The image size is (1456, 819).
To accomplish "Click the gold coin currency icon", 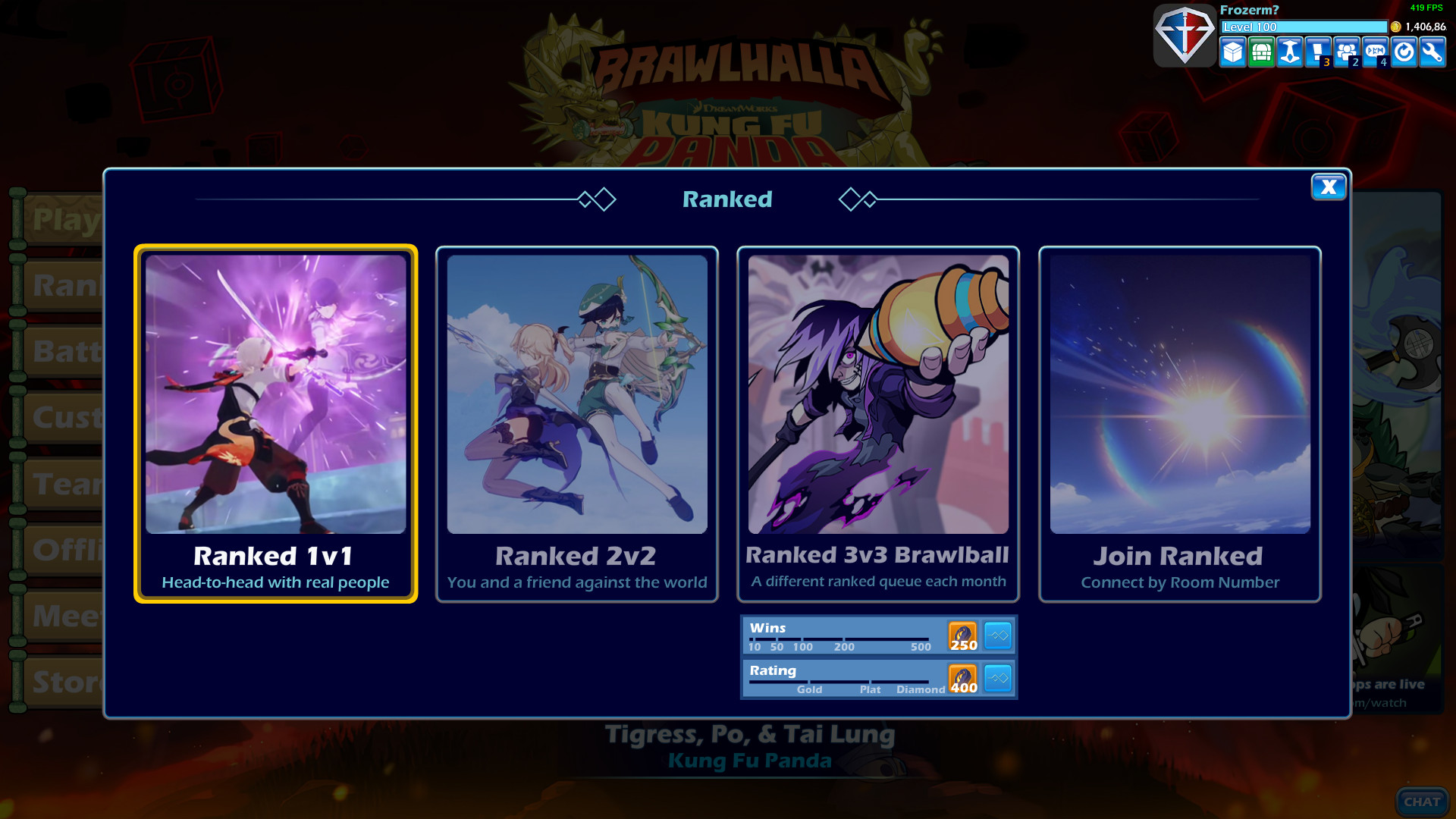I will 1395,27.
